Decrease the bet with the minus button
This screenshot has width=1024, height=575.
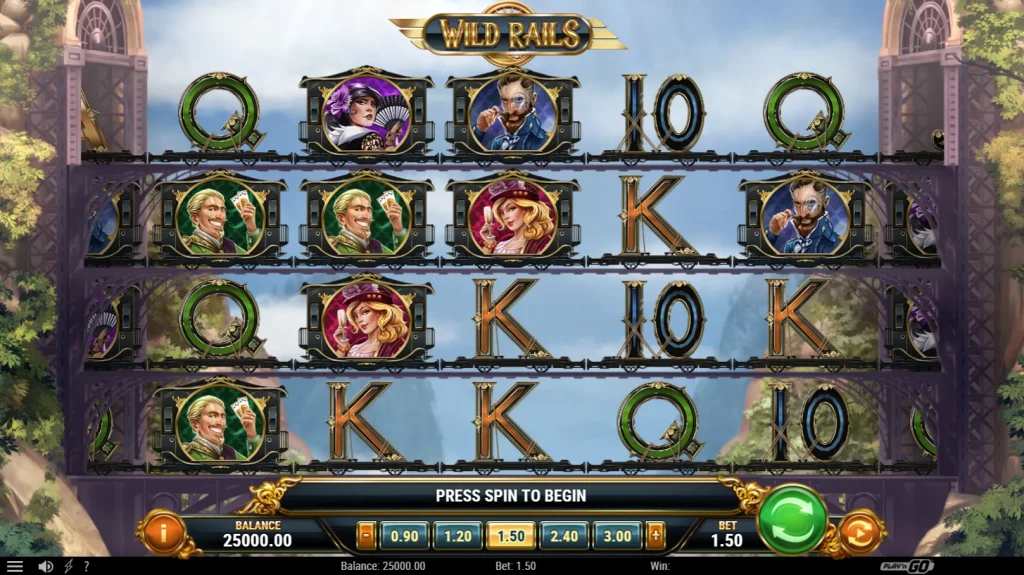pos(366,536)
